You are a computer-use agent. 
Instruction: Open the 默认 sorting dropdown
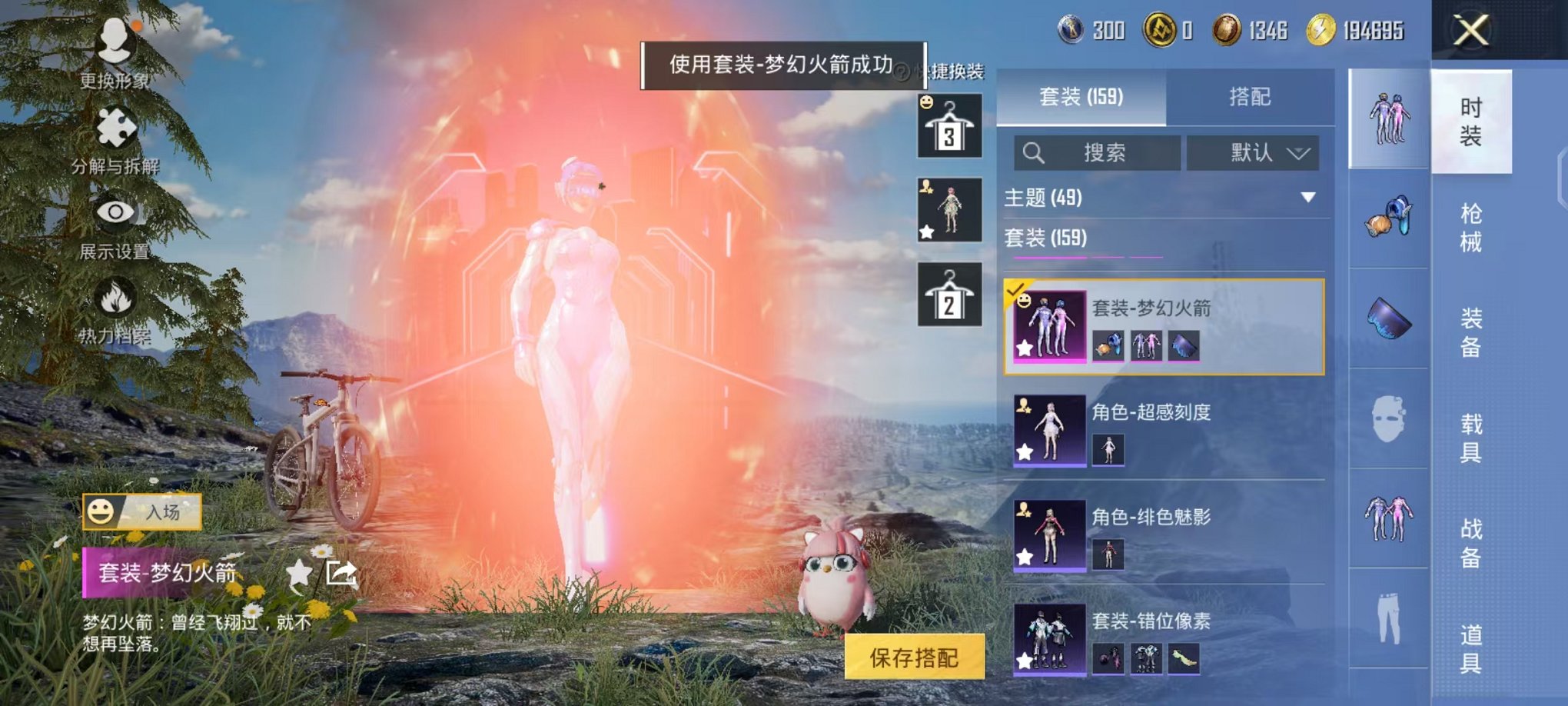pos(1254,152)
